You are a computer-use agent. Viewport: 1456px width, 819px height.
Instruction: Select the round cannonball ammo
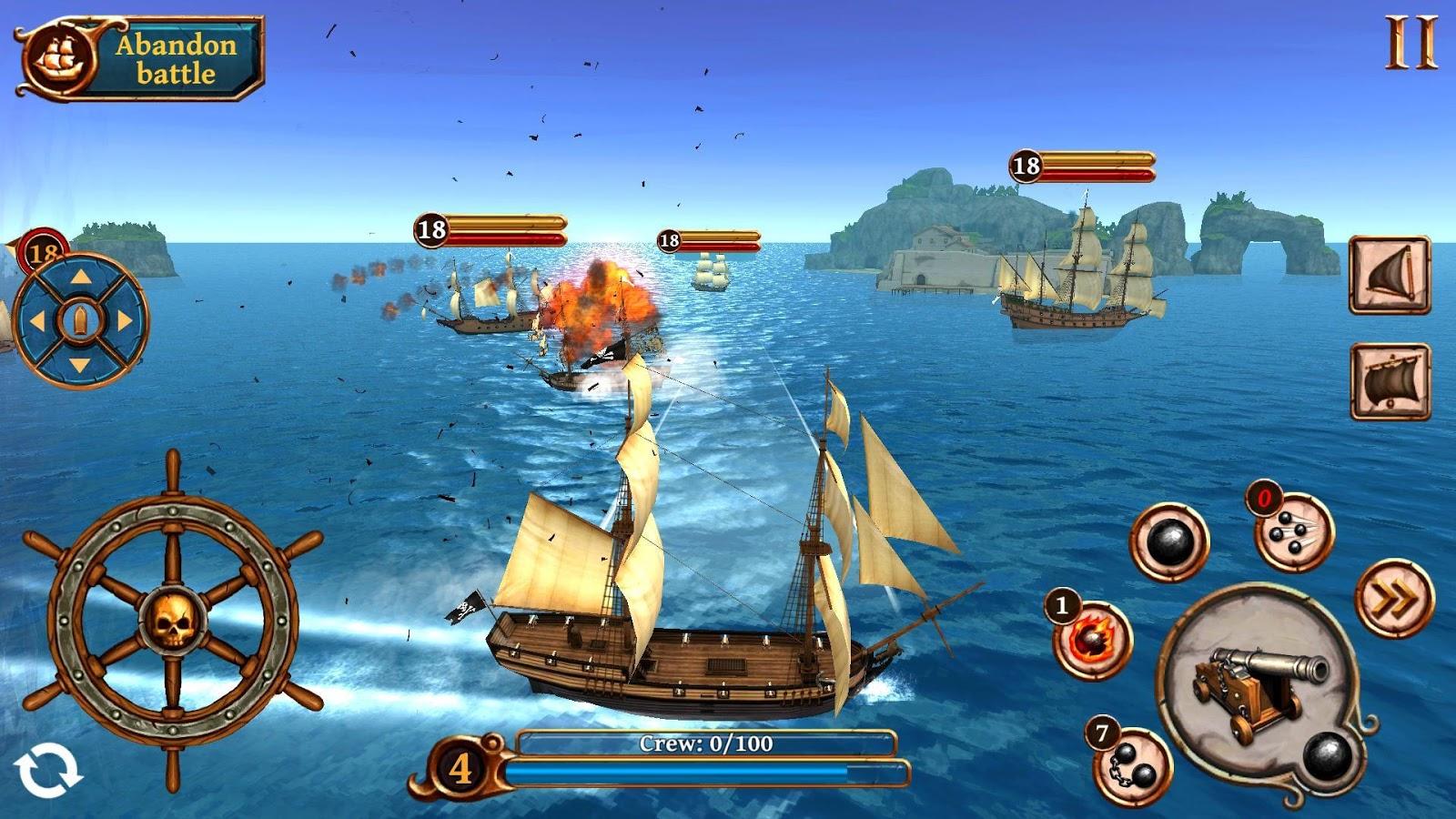pyautogui.click(x=1169, y=543)
